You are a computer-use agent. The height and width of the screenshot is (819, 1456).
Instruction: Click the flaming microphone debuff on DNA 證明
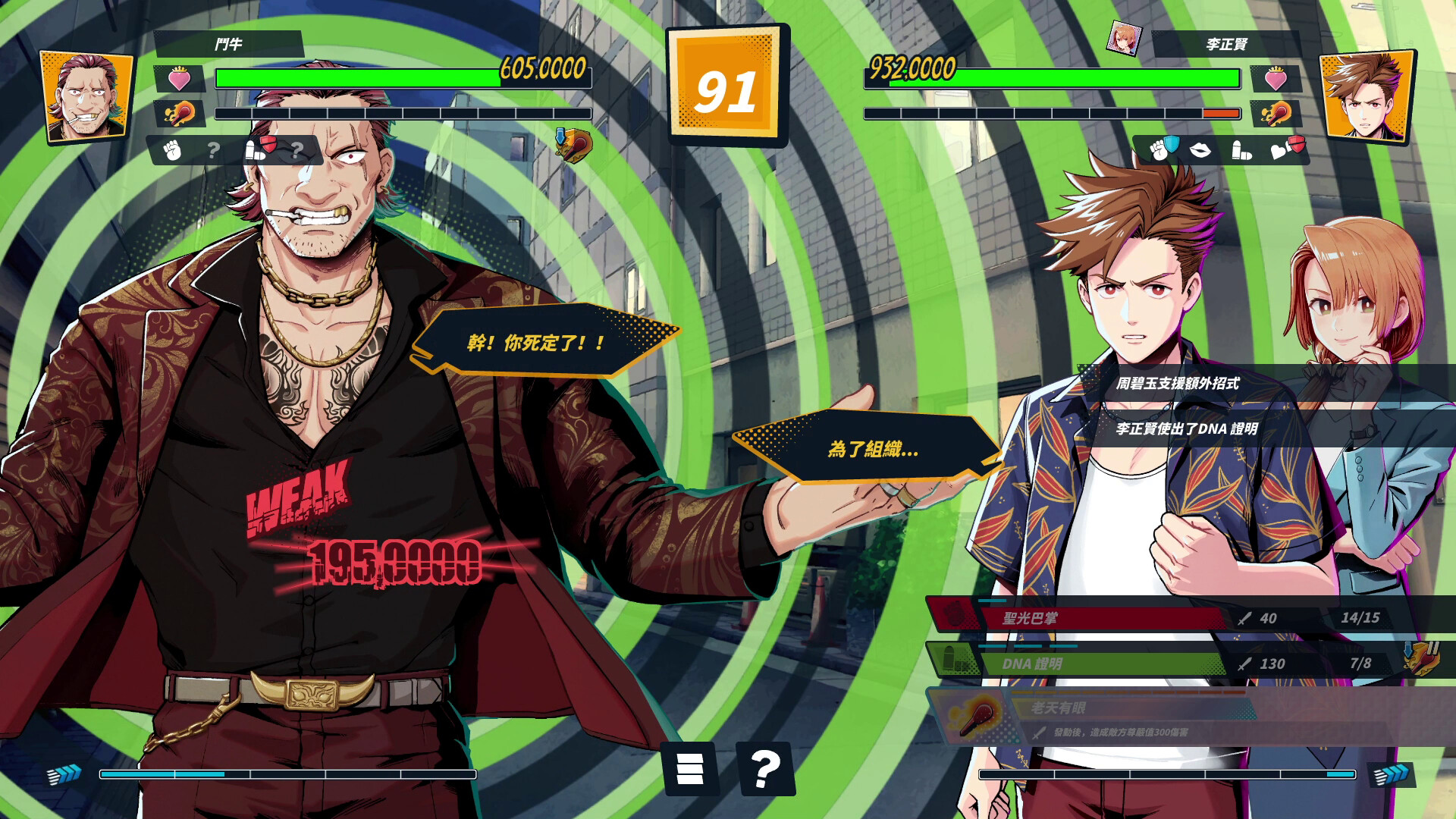click(1420, 659)
